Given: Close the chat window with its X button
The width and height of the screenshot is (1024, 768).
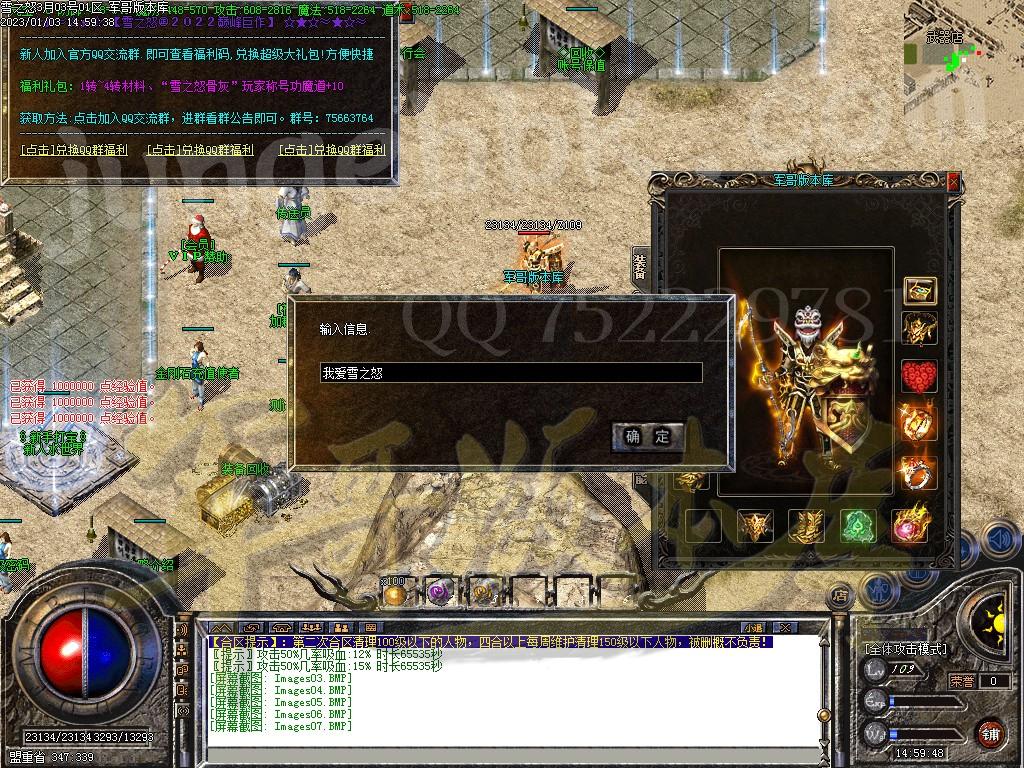Looking at the screenshot, I should pos(786,628).
